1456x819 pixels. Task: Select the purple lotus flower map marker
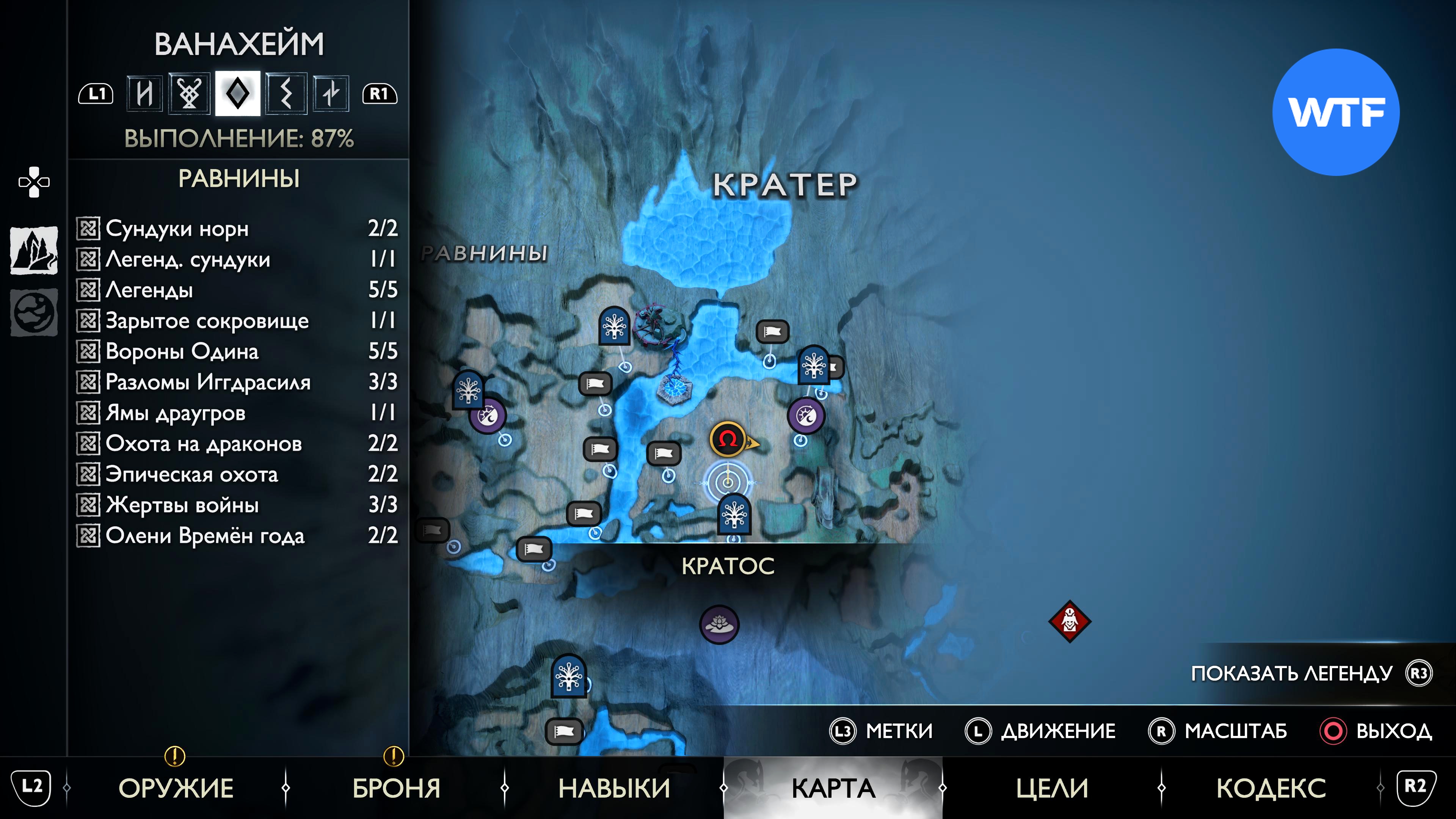pyautogui.click(x=719, y=624)
